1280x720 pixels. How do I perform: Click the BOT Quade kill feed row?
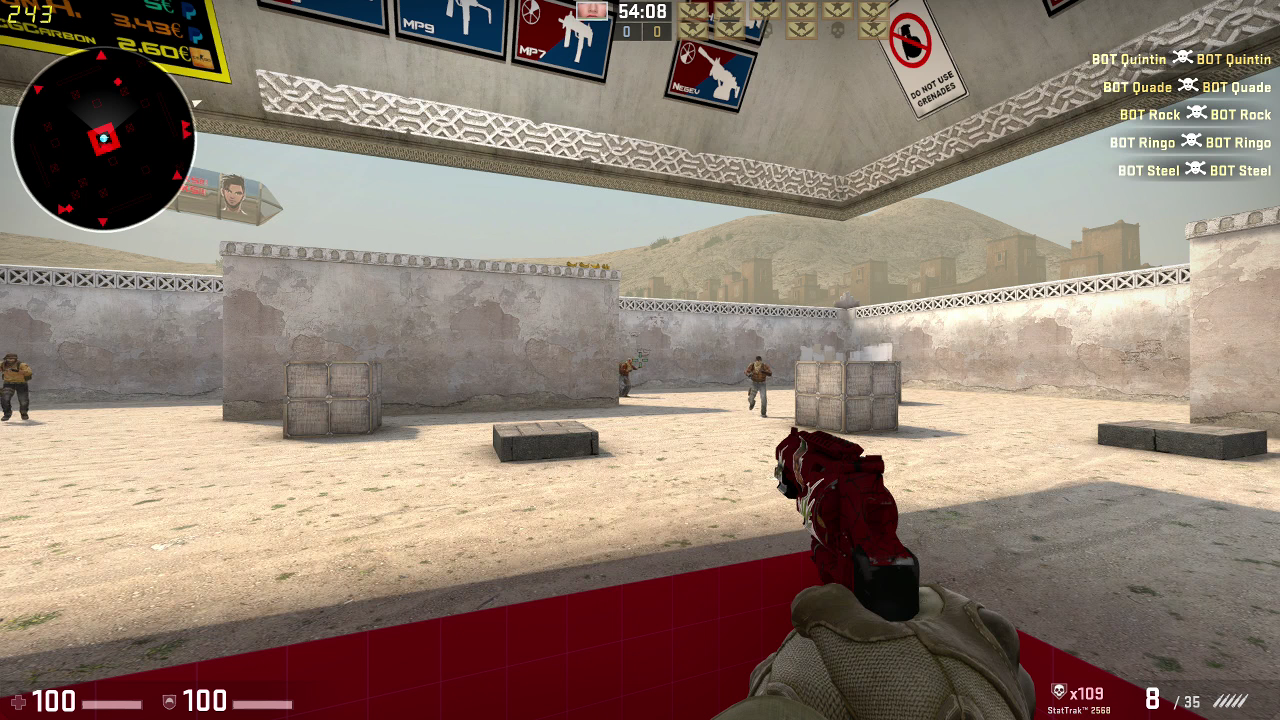(1187, 87)
